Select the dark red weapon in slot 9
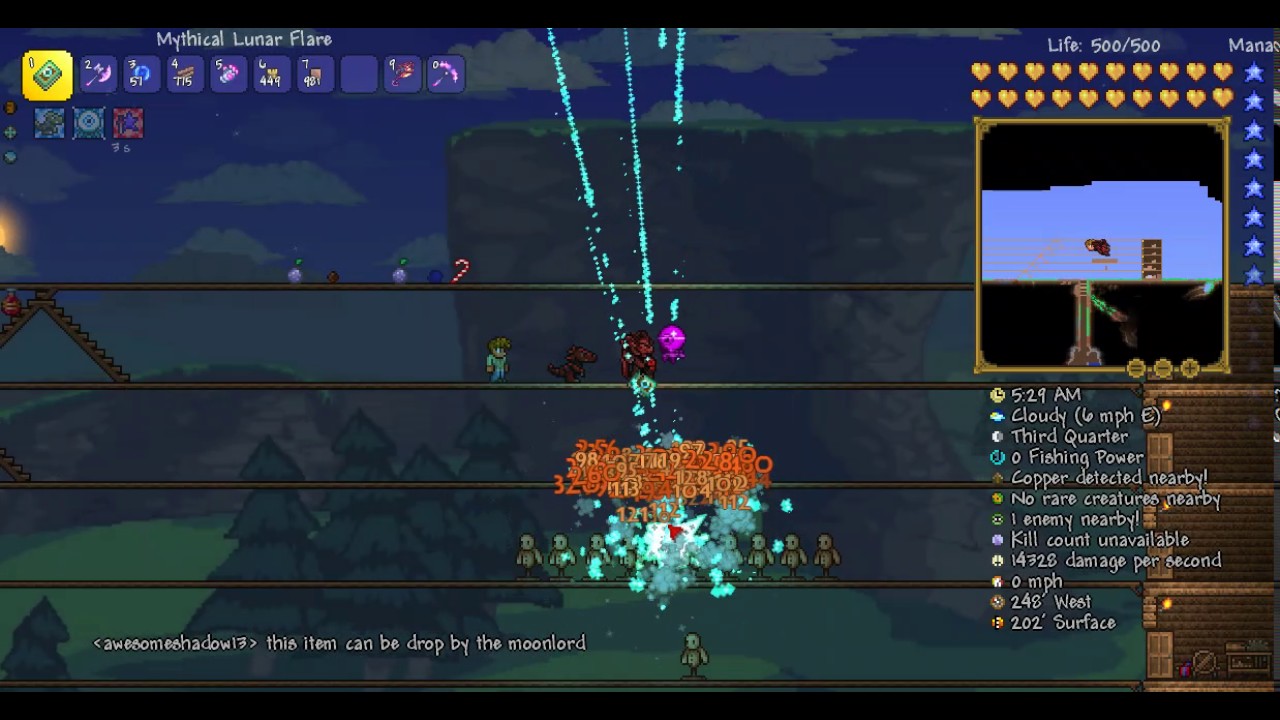Viewport: 1280px width, 720px height. [x=402, y=75]
